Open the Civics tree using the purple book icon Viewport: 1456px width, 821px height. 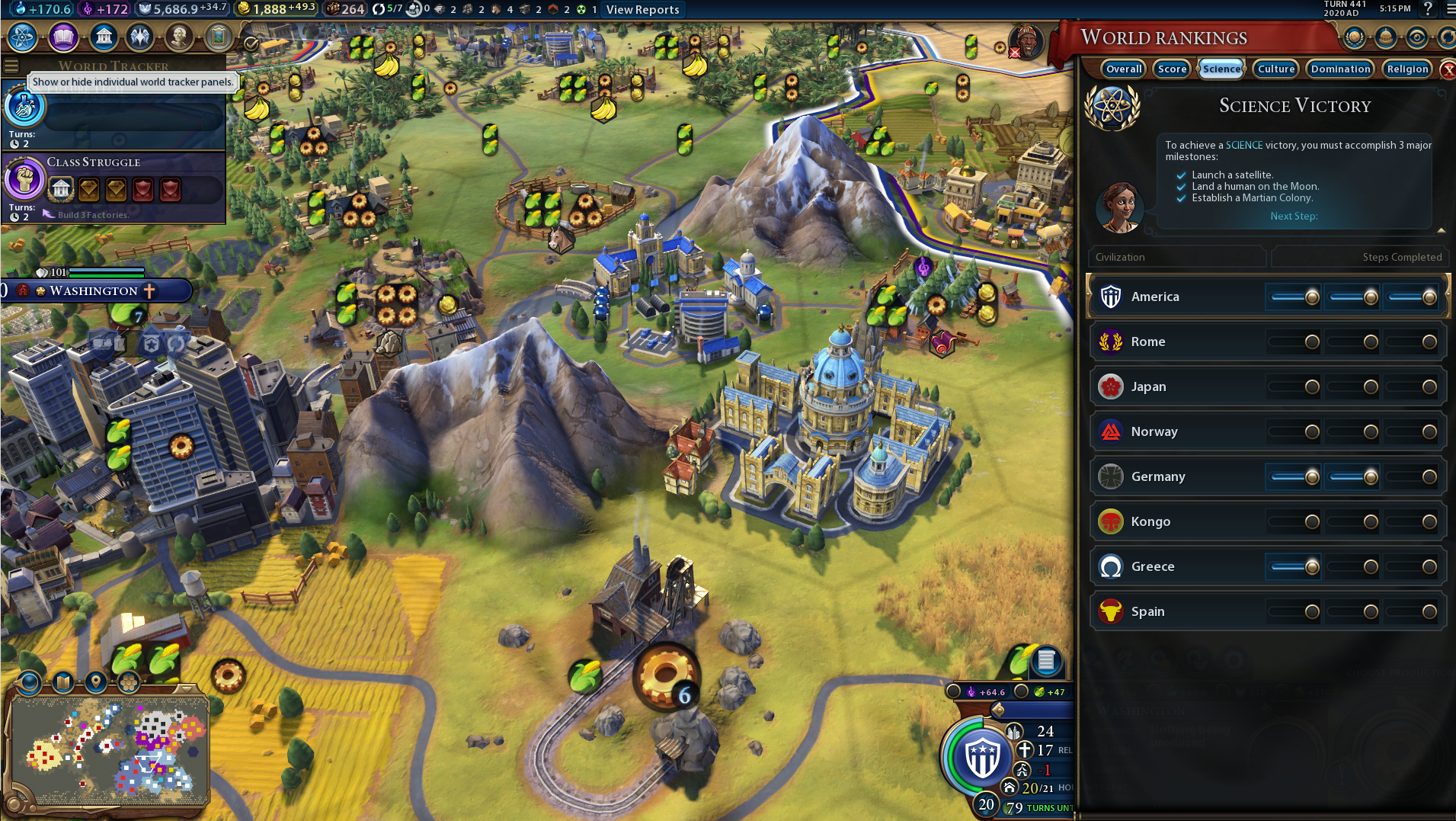pos(63,37)
